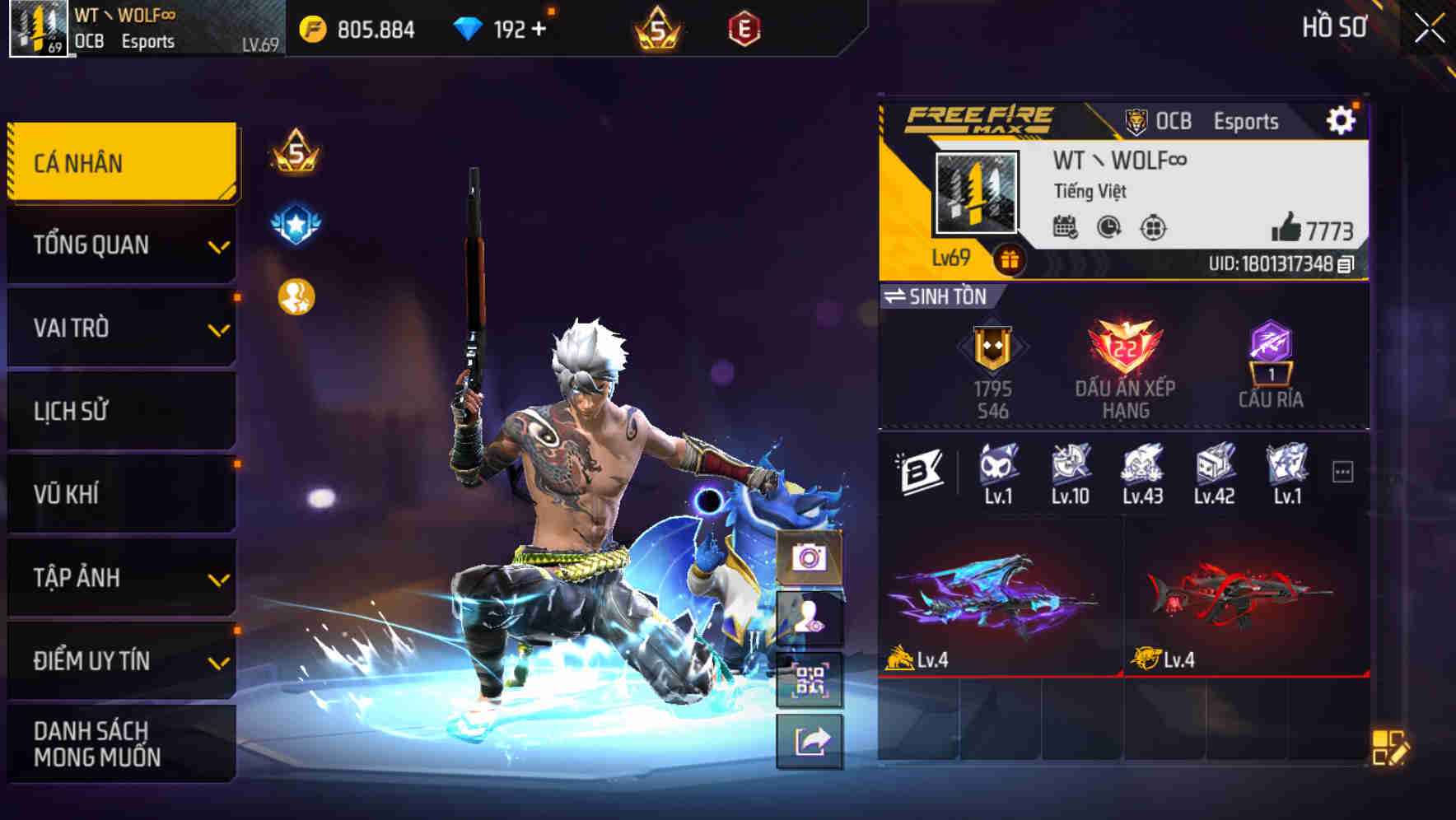Select the blue star badge icon

pyautogui.click(x=296, y=224)
